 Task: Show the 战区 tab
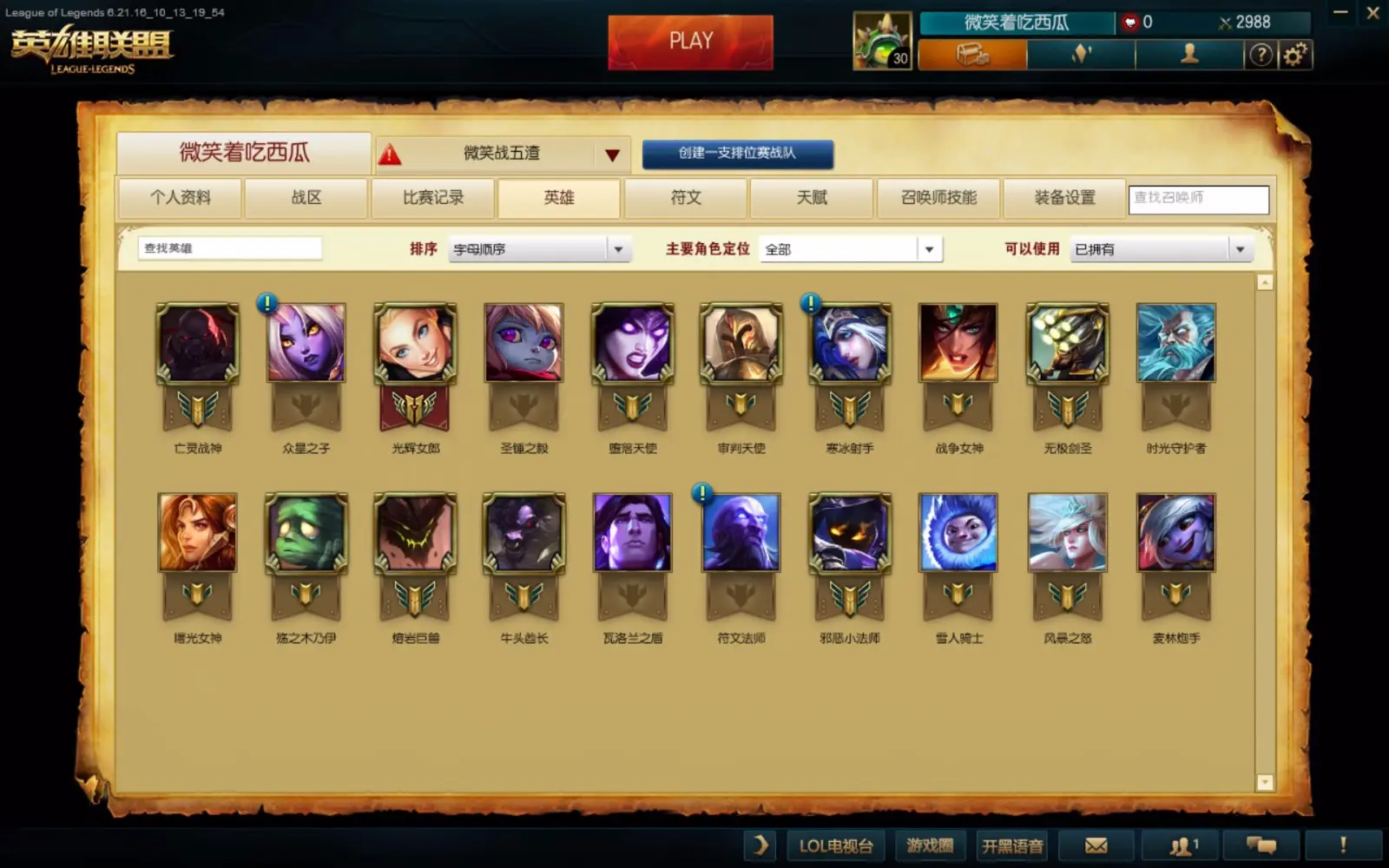[306, 198]
